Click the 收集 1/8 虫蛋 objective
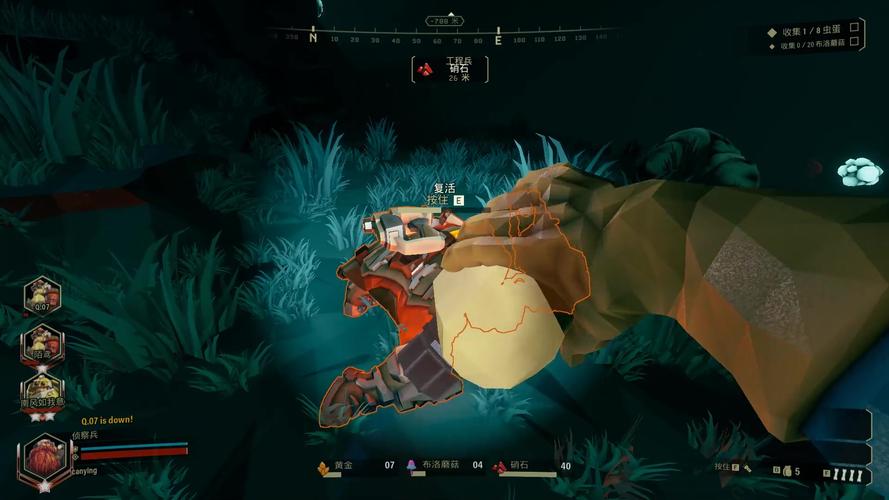Screen dimensions: 889x500 806,31
